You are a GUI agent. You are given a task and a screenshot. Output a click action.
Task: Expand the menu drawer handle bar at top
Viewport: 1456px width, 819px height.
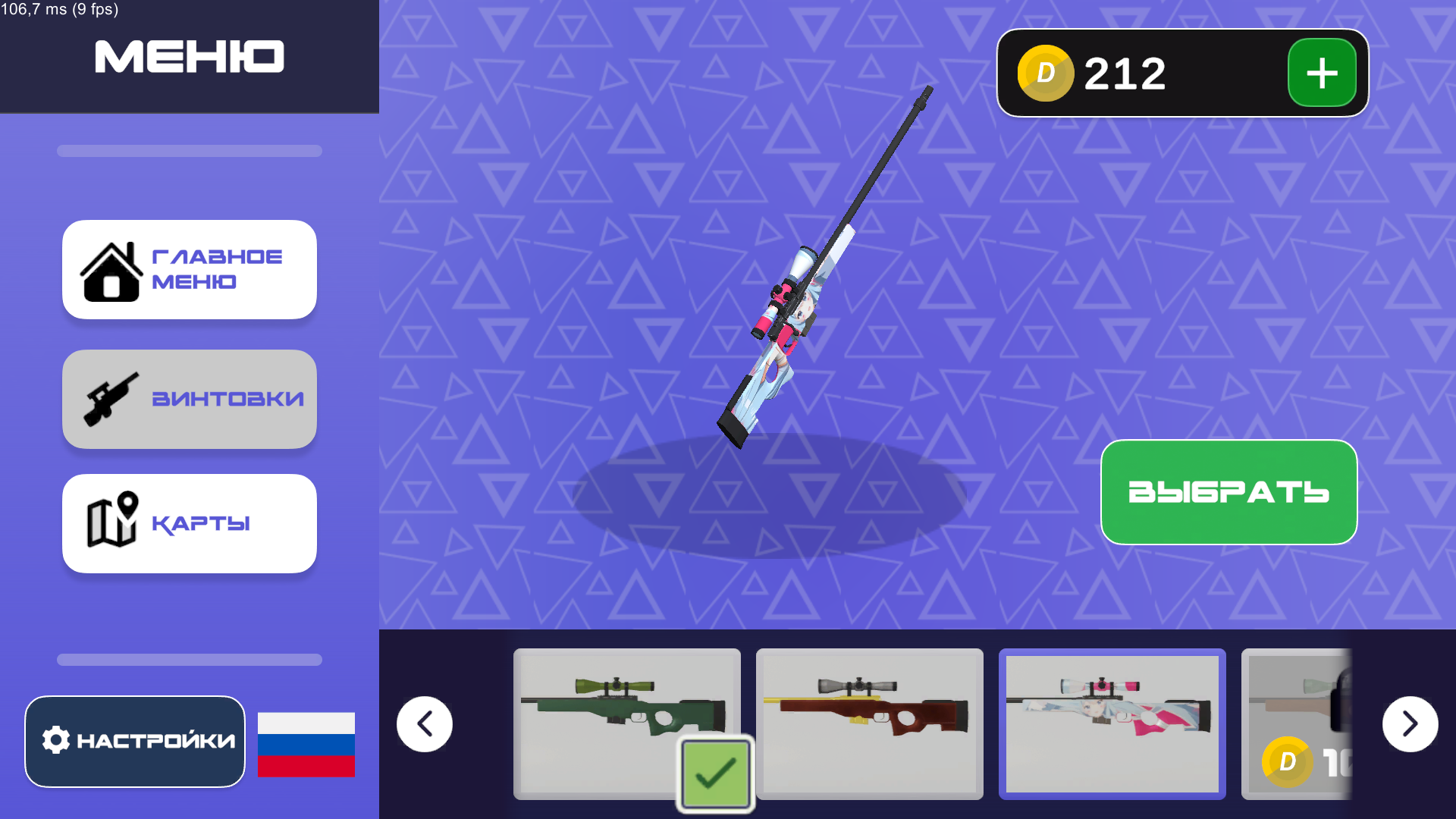(x=189, y=151)
